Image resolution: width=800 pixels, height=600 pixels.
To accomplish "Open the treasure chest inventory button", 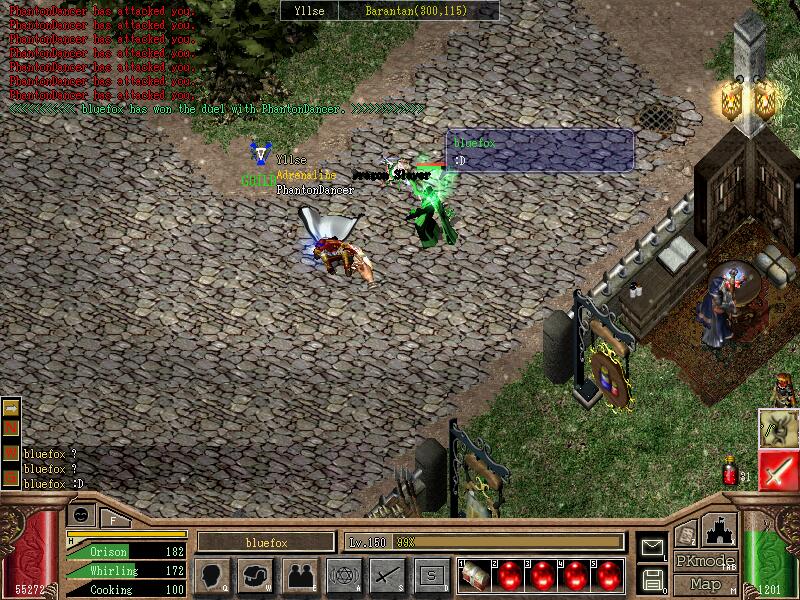I will click(255, 575).
